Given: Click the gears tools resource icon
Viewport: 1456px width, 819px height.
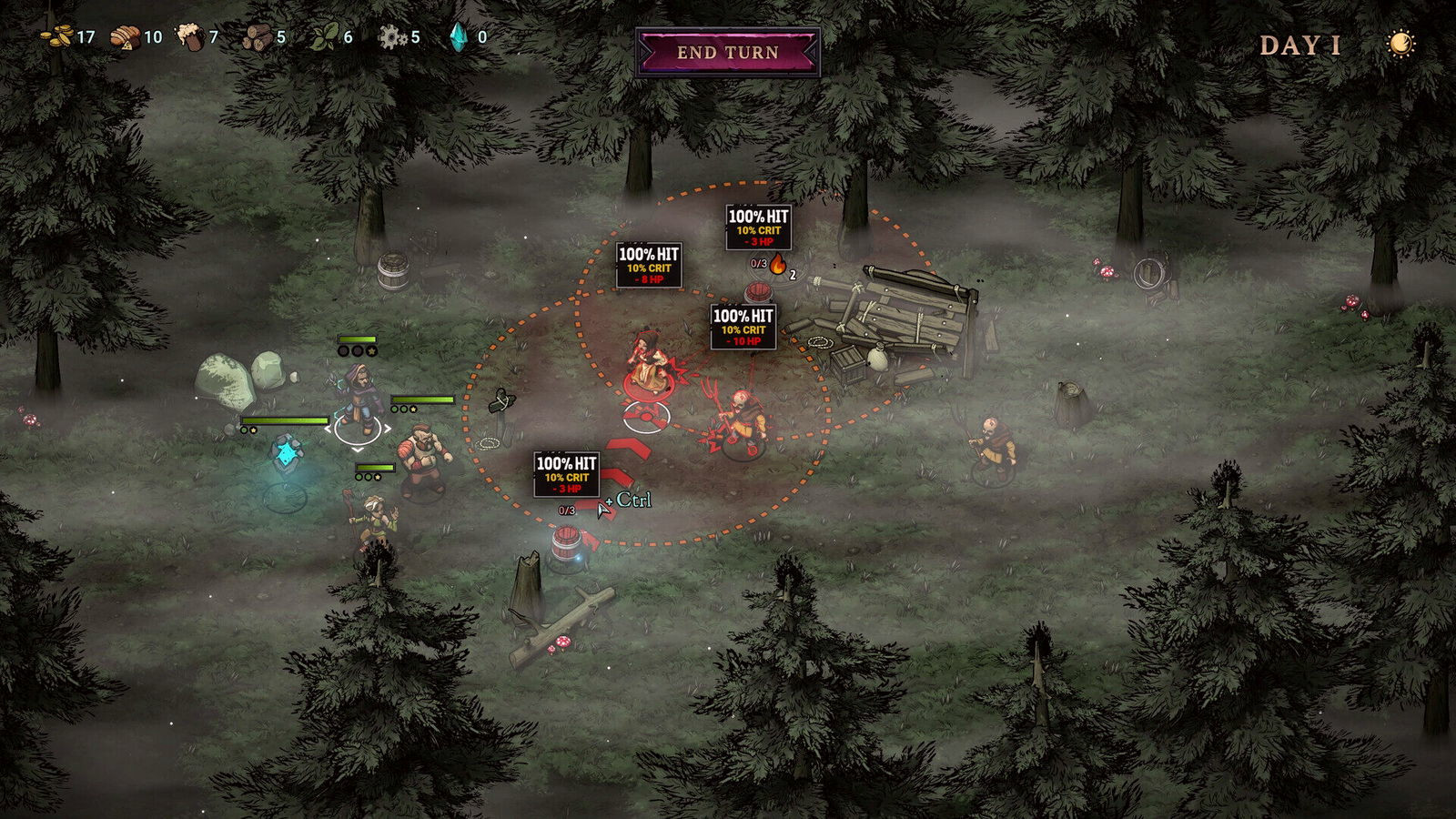Looking at the screenshot, I should click(x=393, y=38).
